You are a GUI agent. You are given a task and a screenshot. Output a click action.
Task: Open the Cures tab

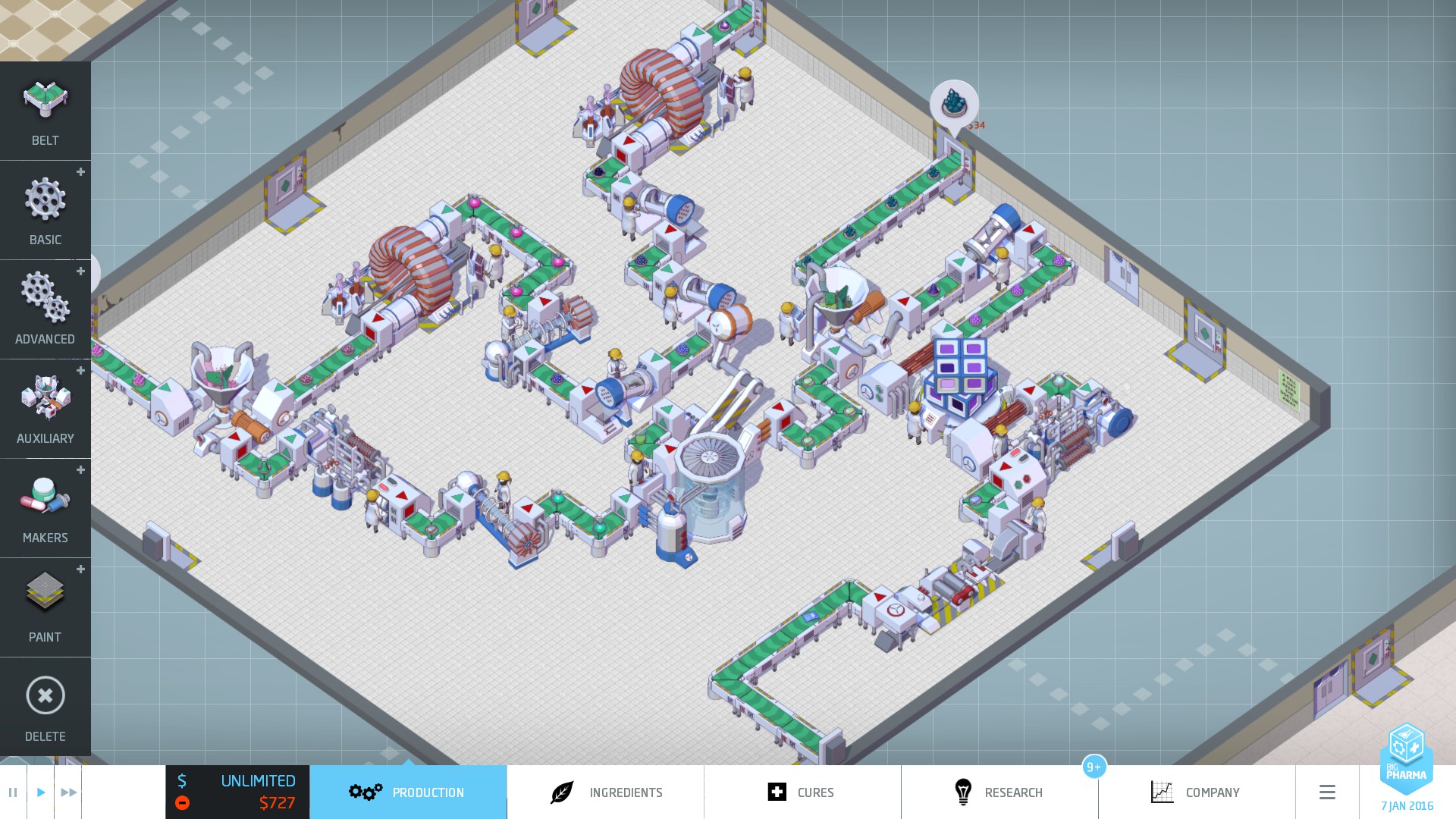pos(802,792)
